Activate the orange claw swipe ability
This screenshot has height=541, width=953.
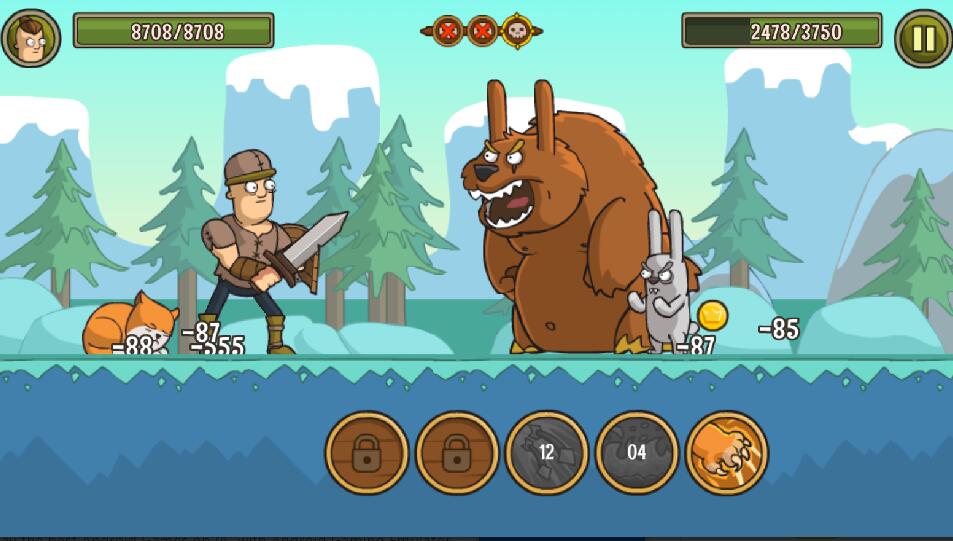point(727,452)
